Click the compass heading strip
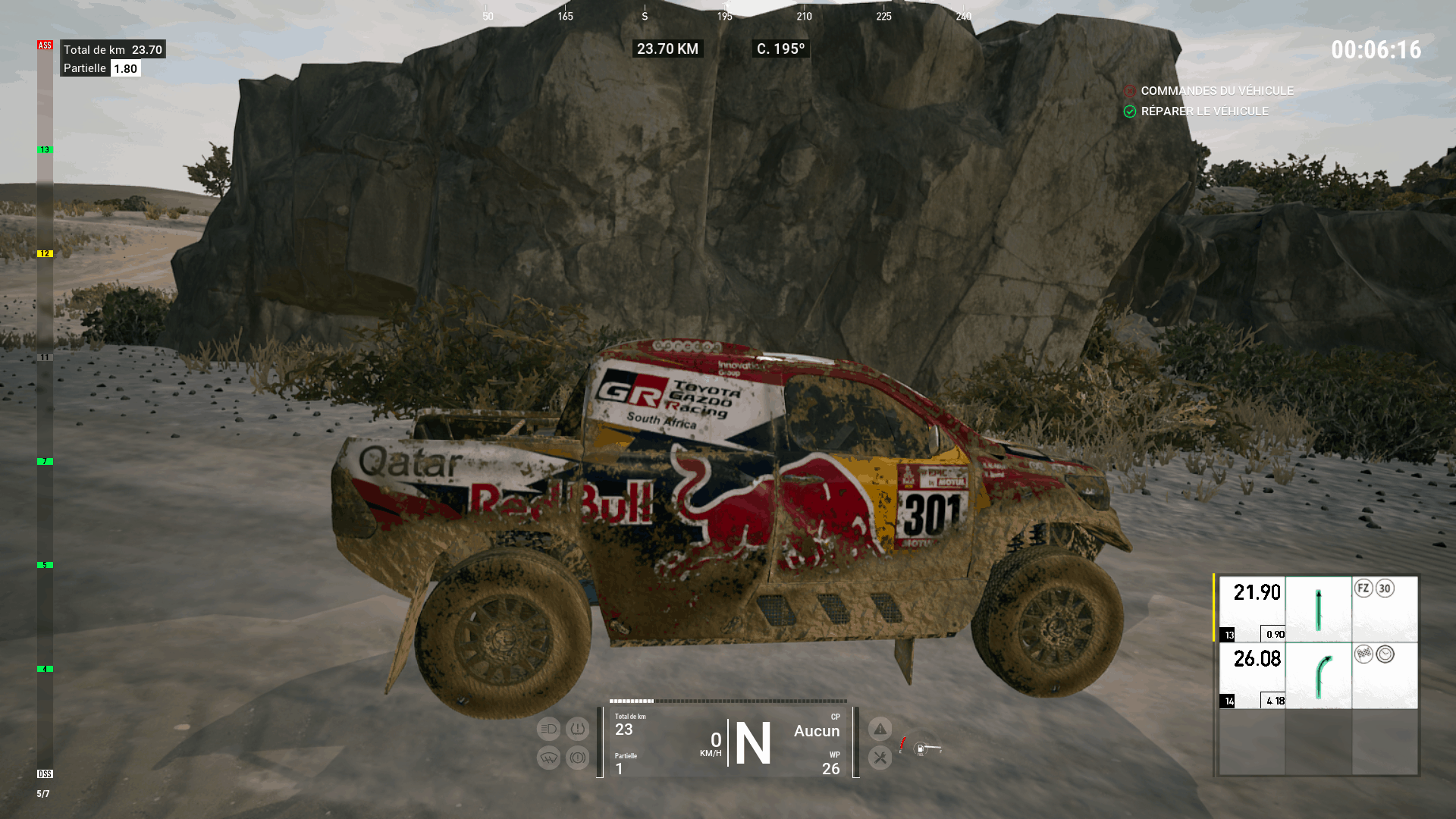The height and width of the screenshot is (819, 1456). [x=726, y=14]
